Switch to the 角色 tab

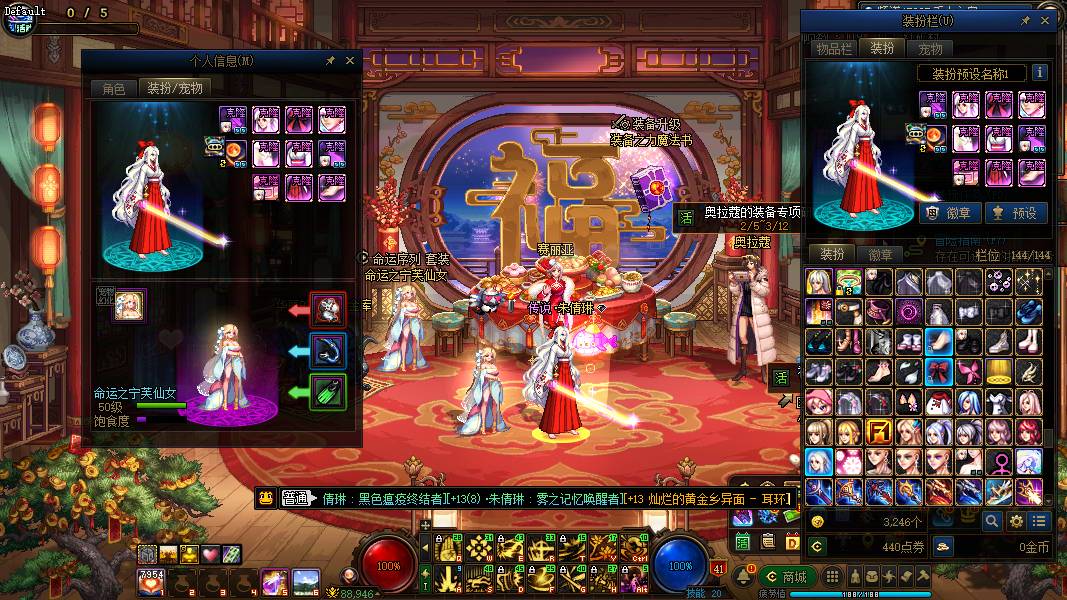click(x=113, y=88)
